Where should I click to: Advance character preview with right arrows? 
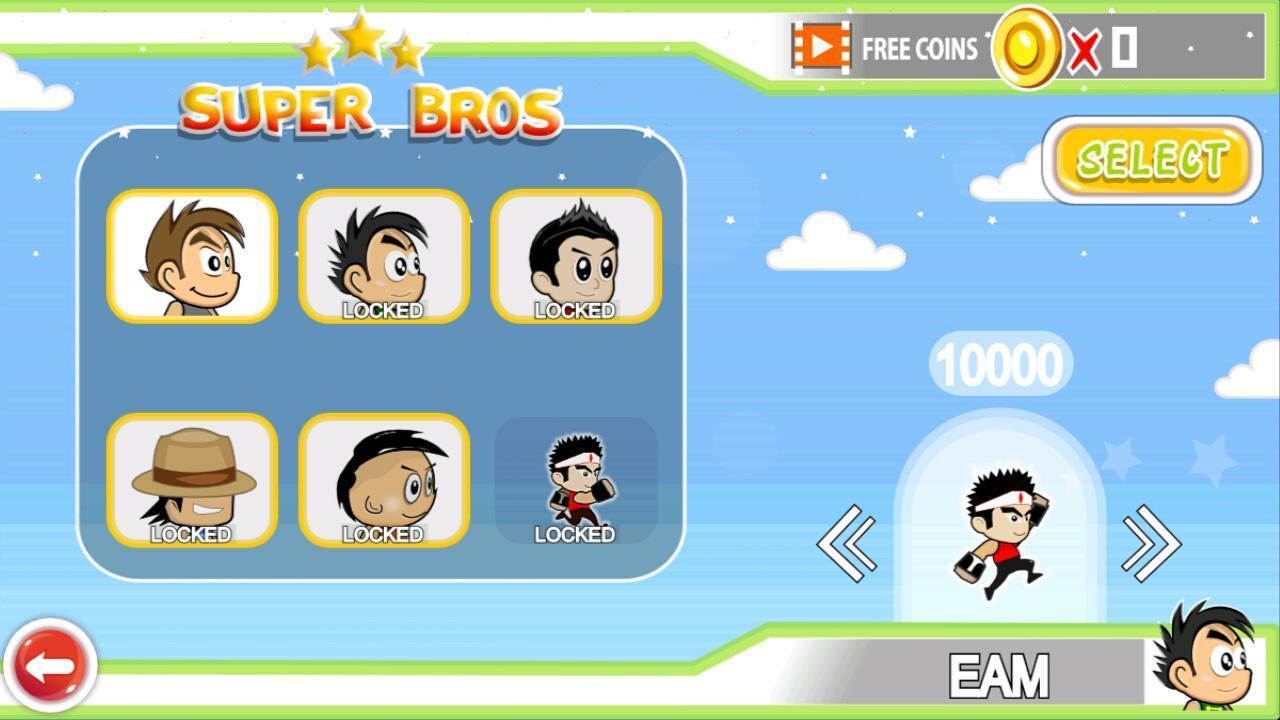(x=1152, y=541)
